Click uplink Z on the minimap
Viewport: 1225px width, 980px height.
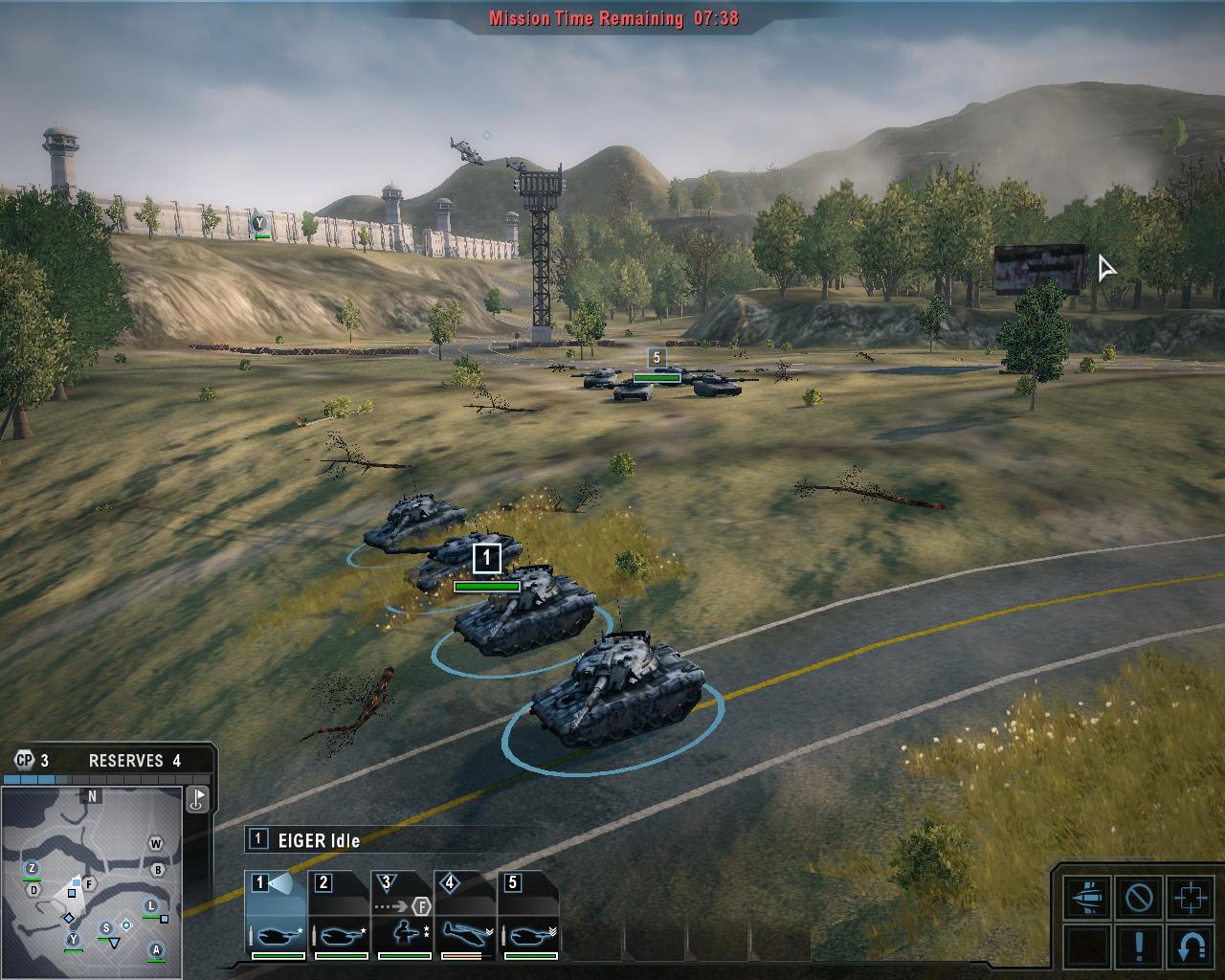[x=33, y=869]
